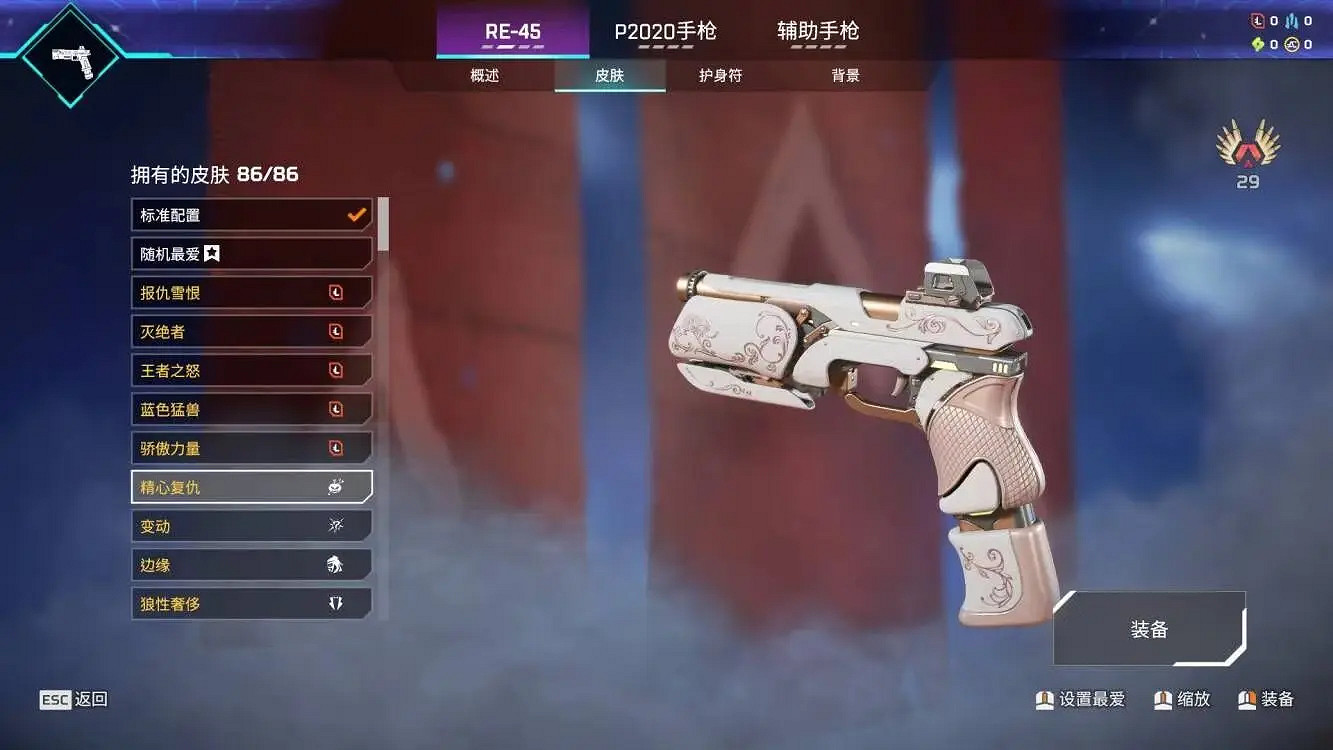Open the 护身符 charms tab
This screenshot has width=1333, height=750.
[718, 75]
